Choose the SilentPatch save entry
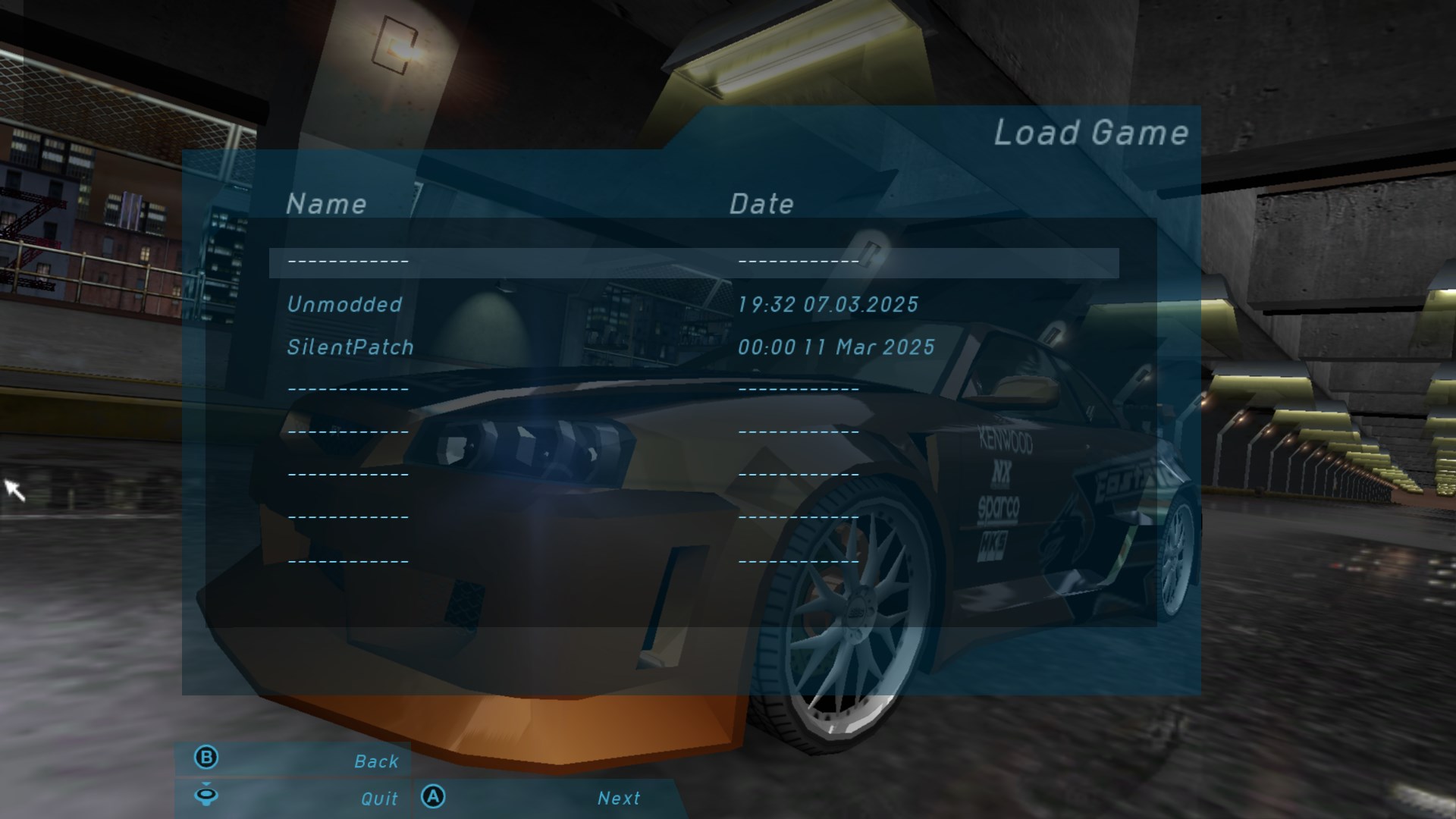 (350, 347)
